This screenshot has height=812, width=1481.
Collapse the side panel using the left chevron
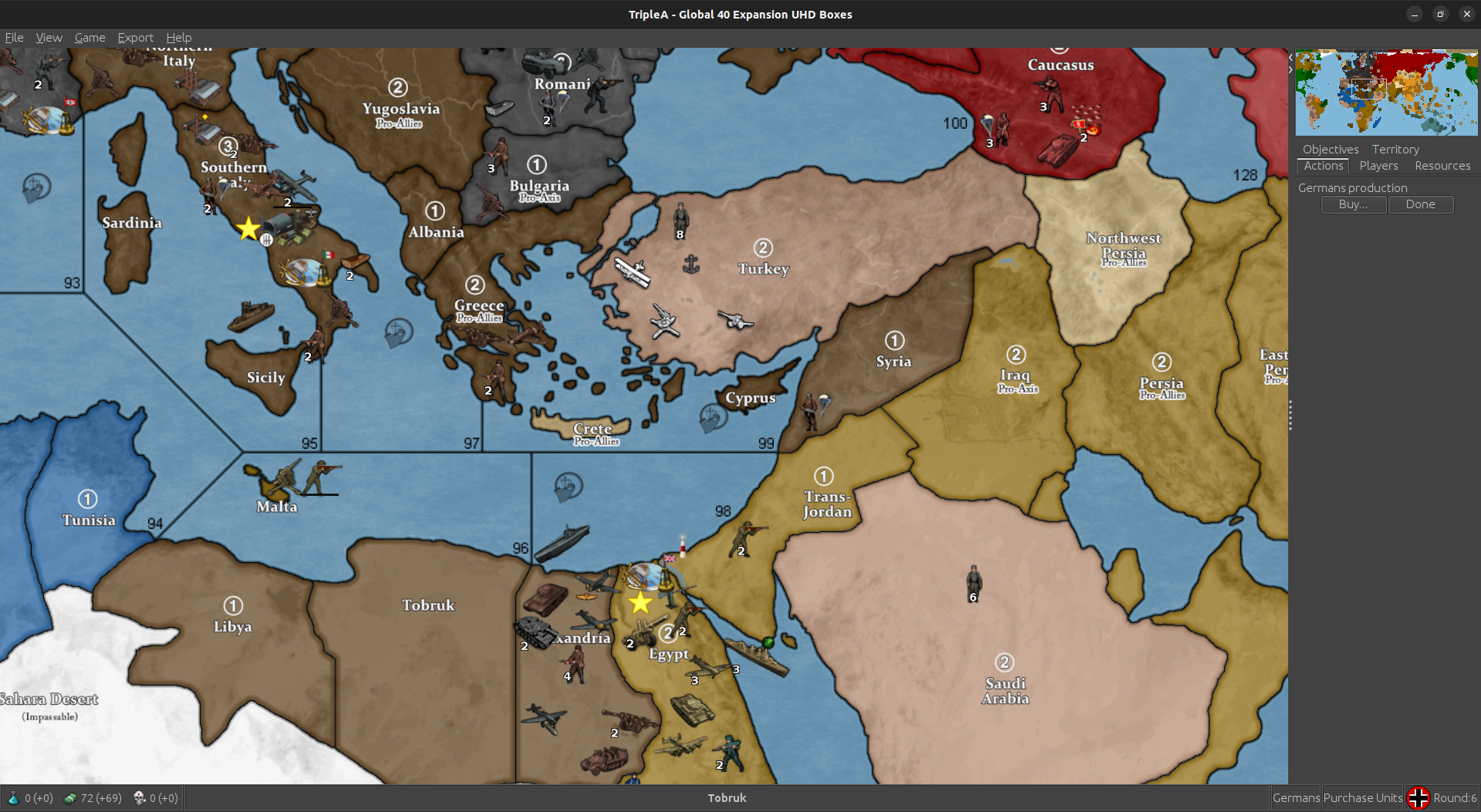tap(1290, 56)
